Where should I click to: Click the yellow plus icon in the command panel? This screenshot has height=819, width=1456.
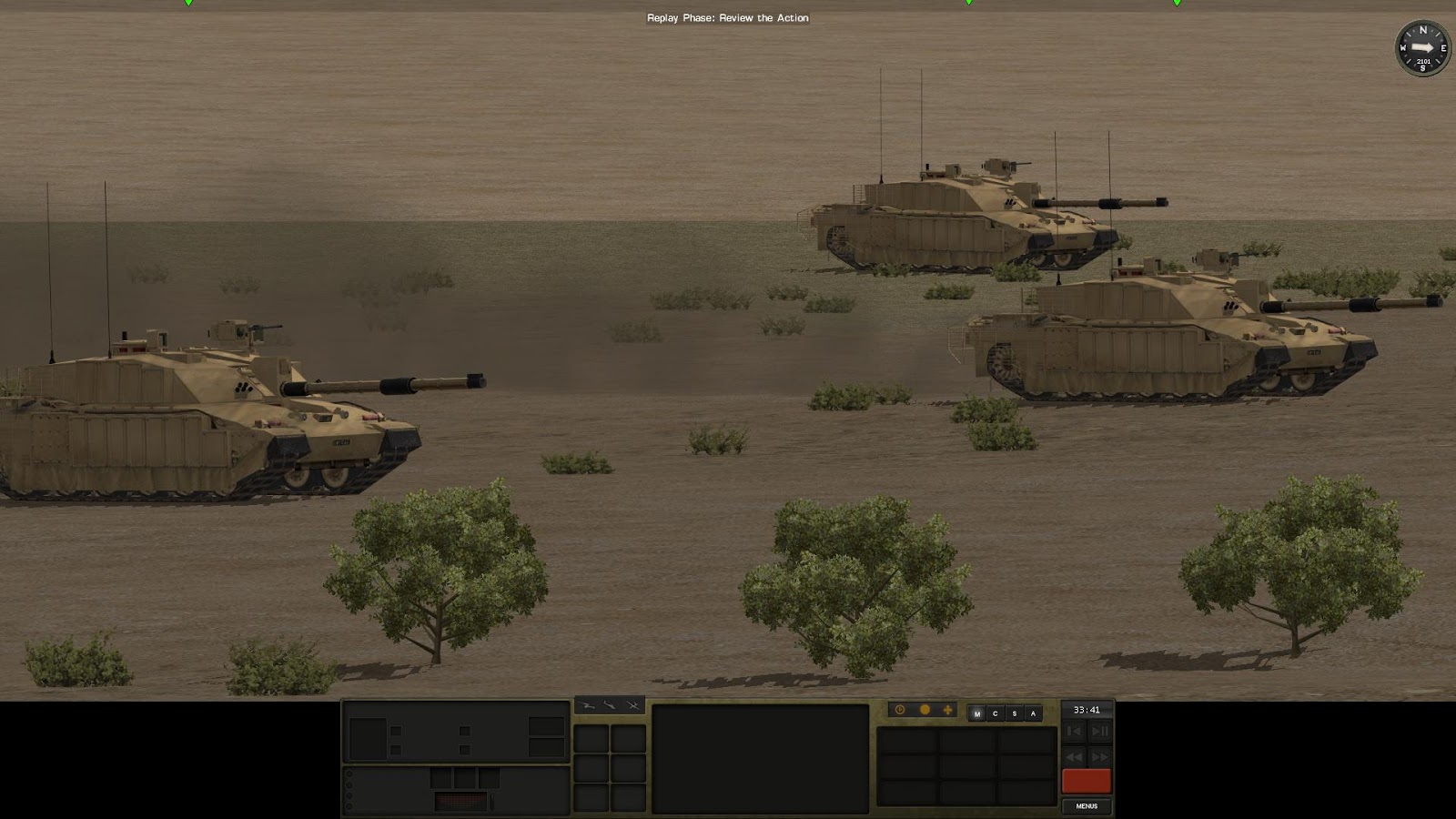[947, 710]
